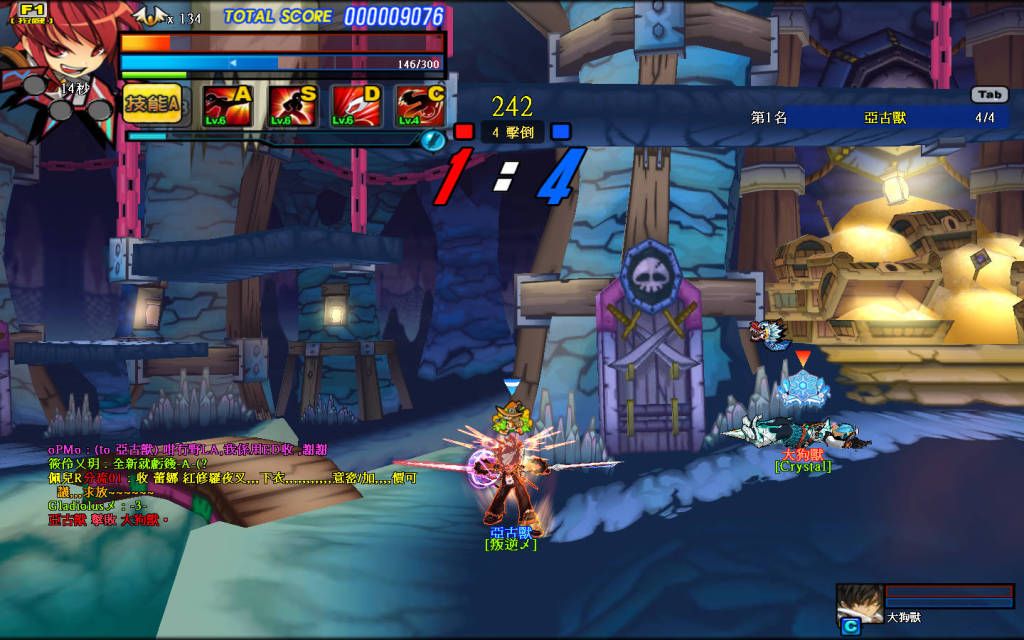The image size is (1024, 640).
Task: Click the dark-haired 大狗獸 opponent portrait
Action: [x=859, y=602]
